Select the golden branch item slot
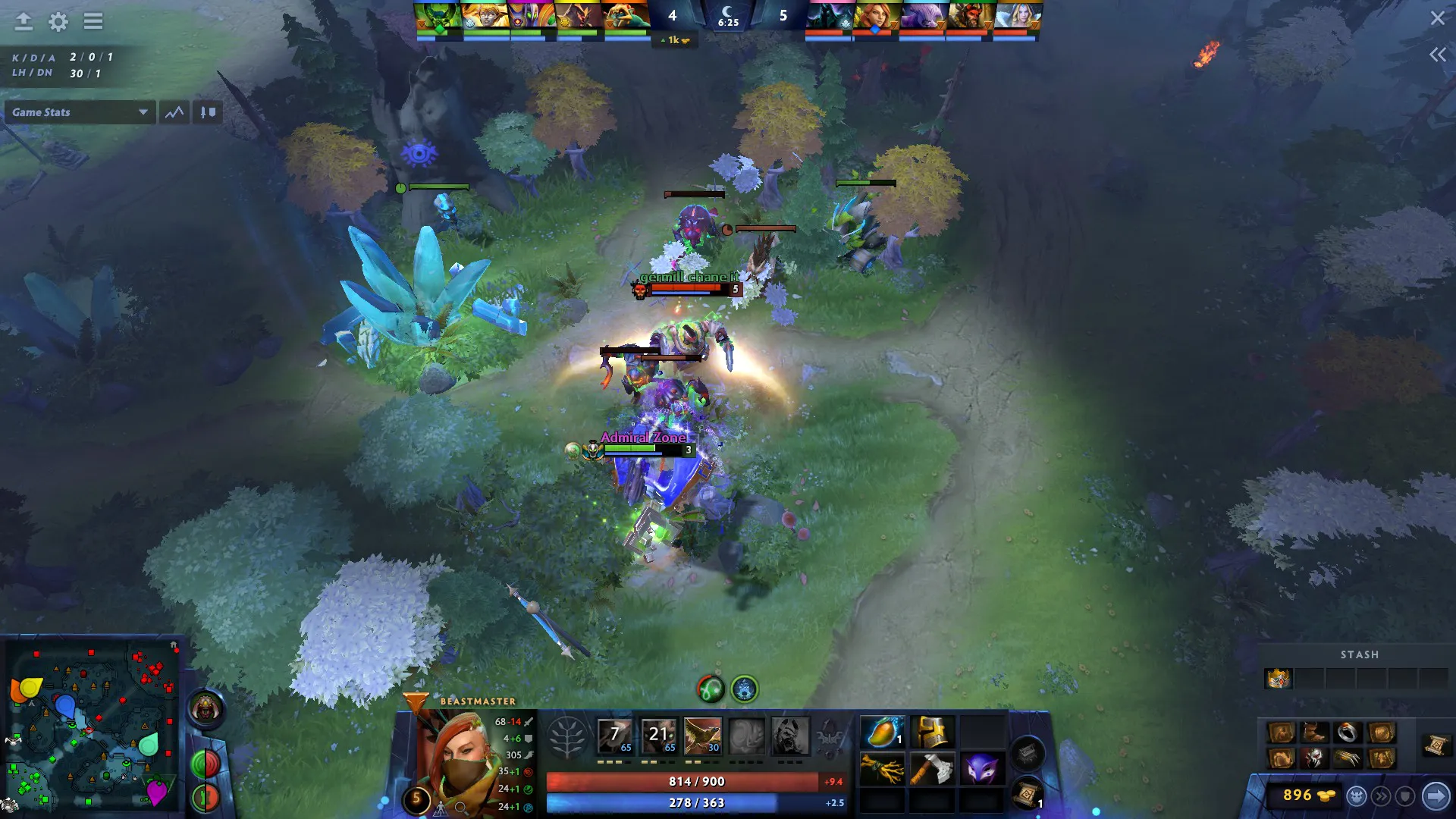 882,769
